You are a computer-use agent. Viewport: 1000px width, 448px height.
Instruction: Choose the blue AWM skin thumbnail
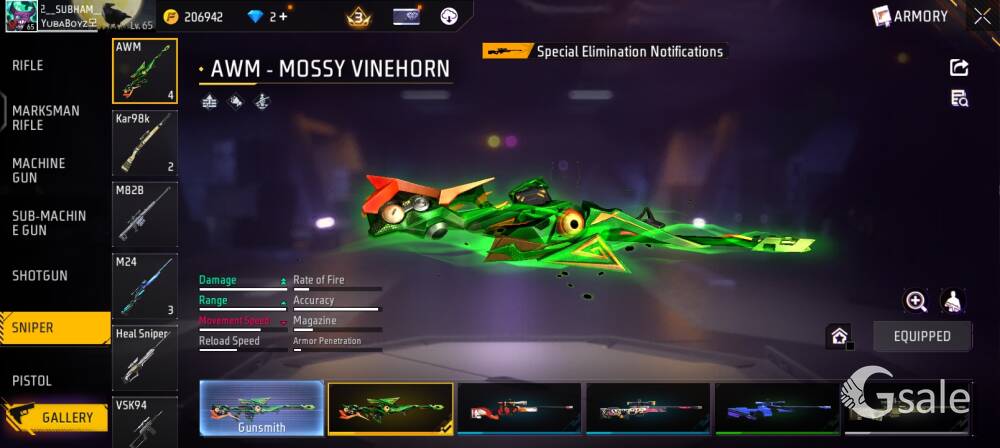[776, 409]
